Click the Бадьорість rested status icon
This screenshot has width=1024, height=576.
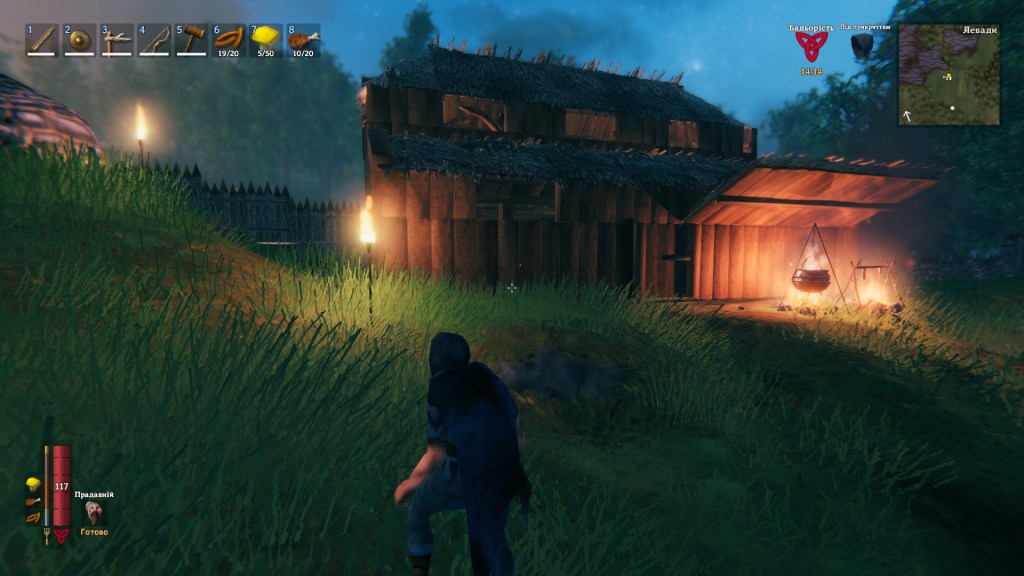click(811, 47)
